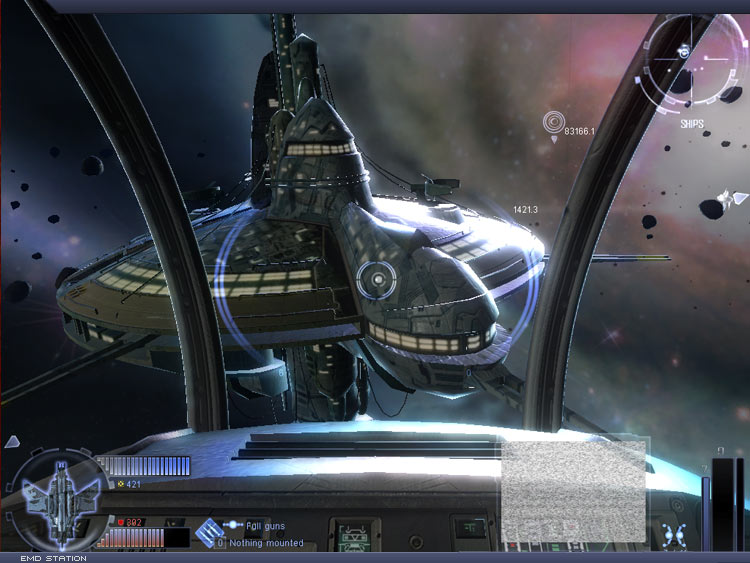This screenshot has height=563, width=750.
Task: Select the SHIPS radar filter label
Action: point(692,124)
